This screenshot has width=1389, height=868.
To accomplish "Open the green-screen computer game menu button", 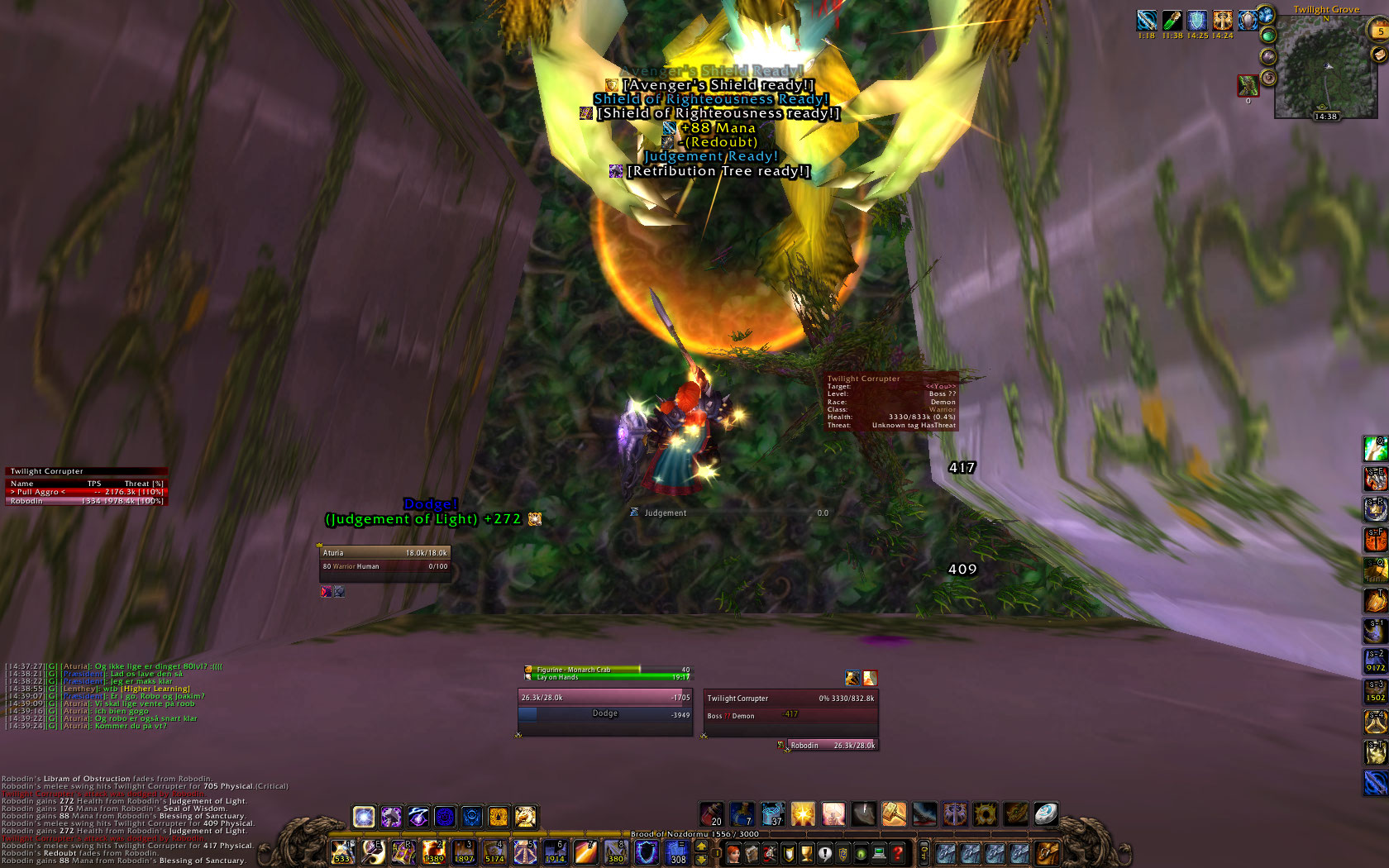I will [x=879, y=852].
